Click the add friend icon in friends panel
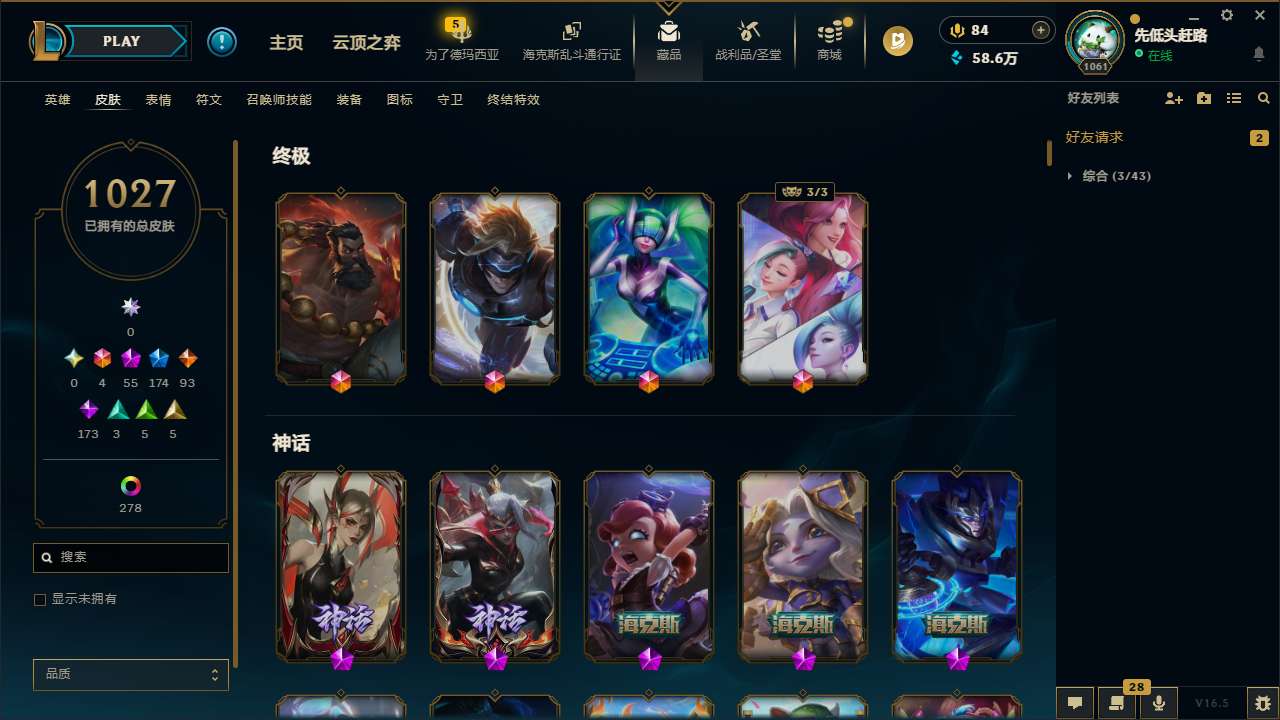 tap(1174, 97)
